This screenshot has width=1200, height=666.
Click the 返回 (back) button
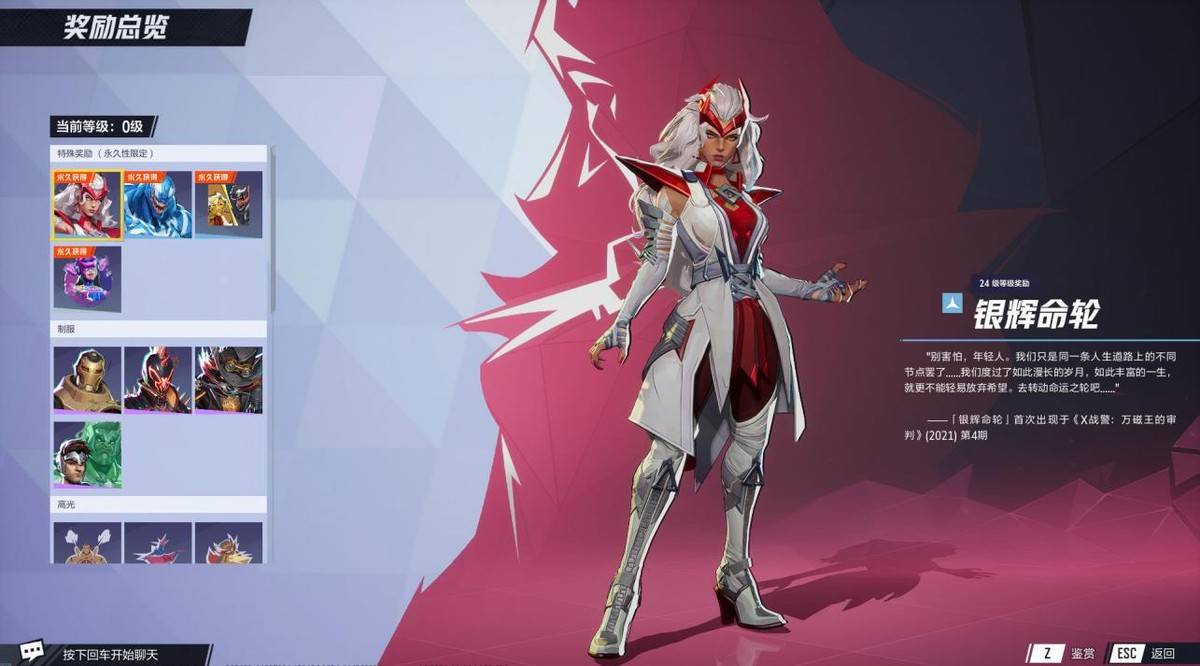1147,653
